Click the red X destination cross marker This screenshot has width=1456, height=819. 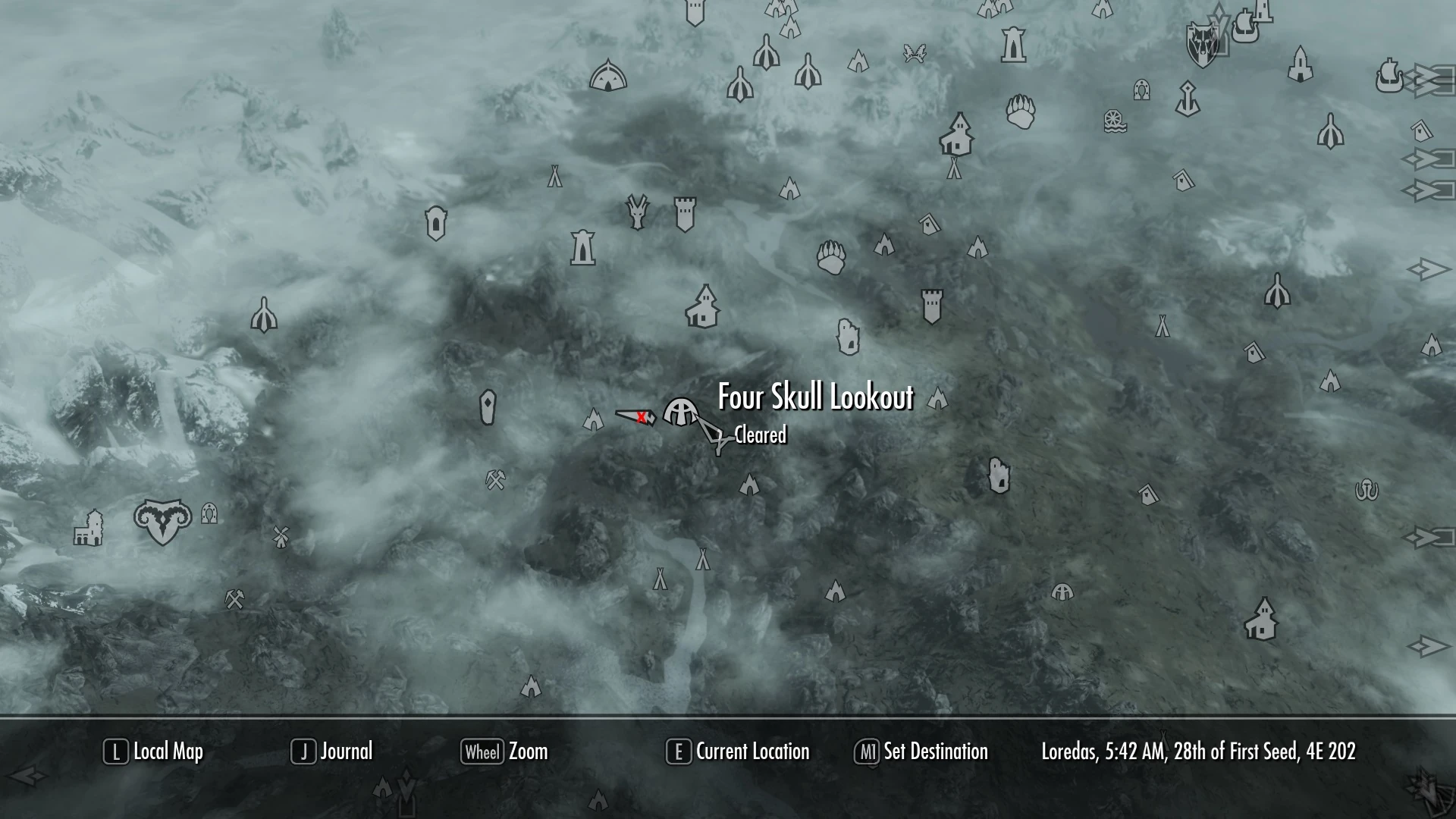(642, 416)
